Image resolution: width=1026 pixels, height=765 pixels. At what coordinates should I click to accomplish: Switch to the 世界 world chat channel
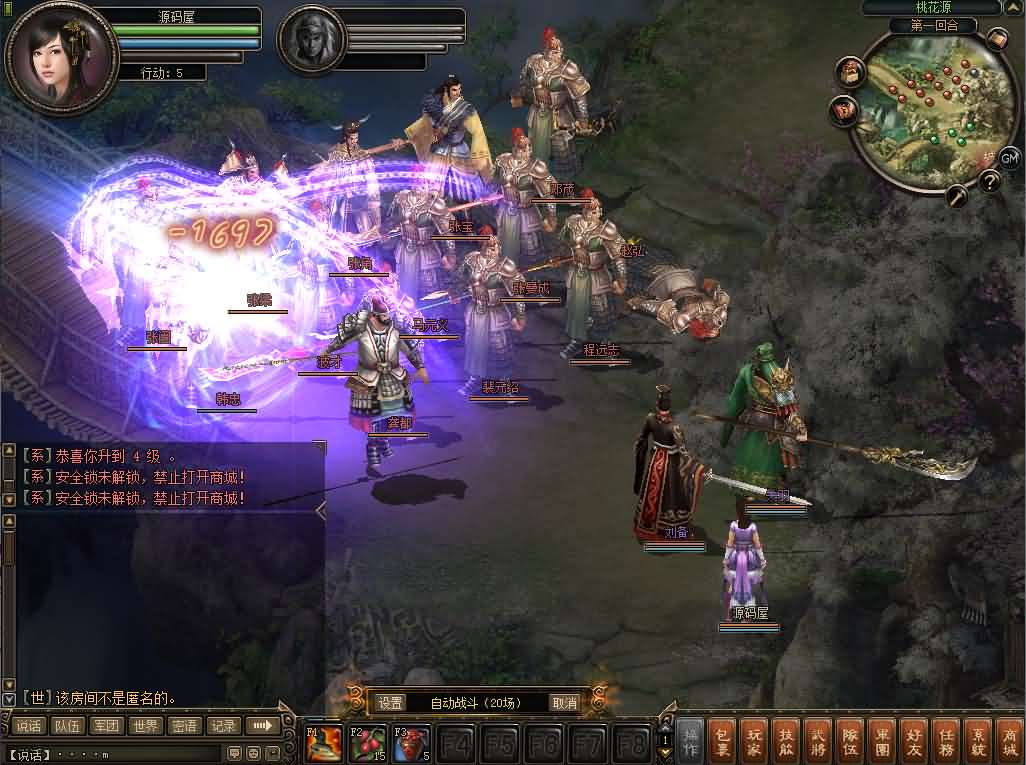tap(146, 726)
